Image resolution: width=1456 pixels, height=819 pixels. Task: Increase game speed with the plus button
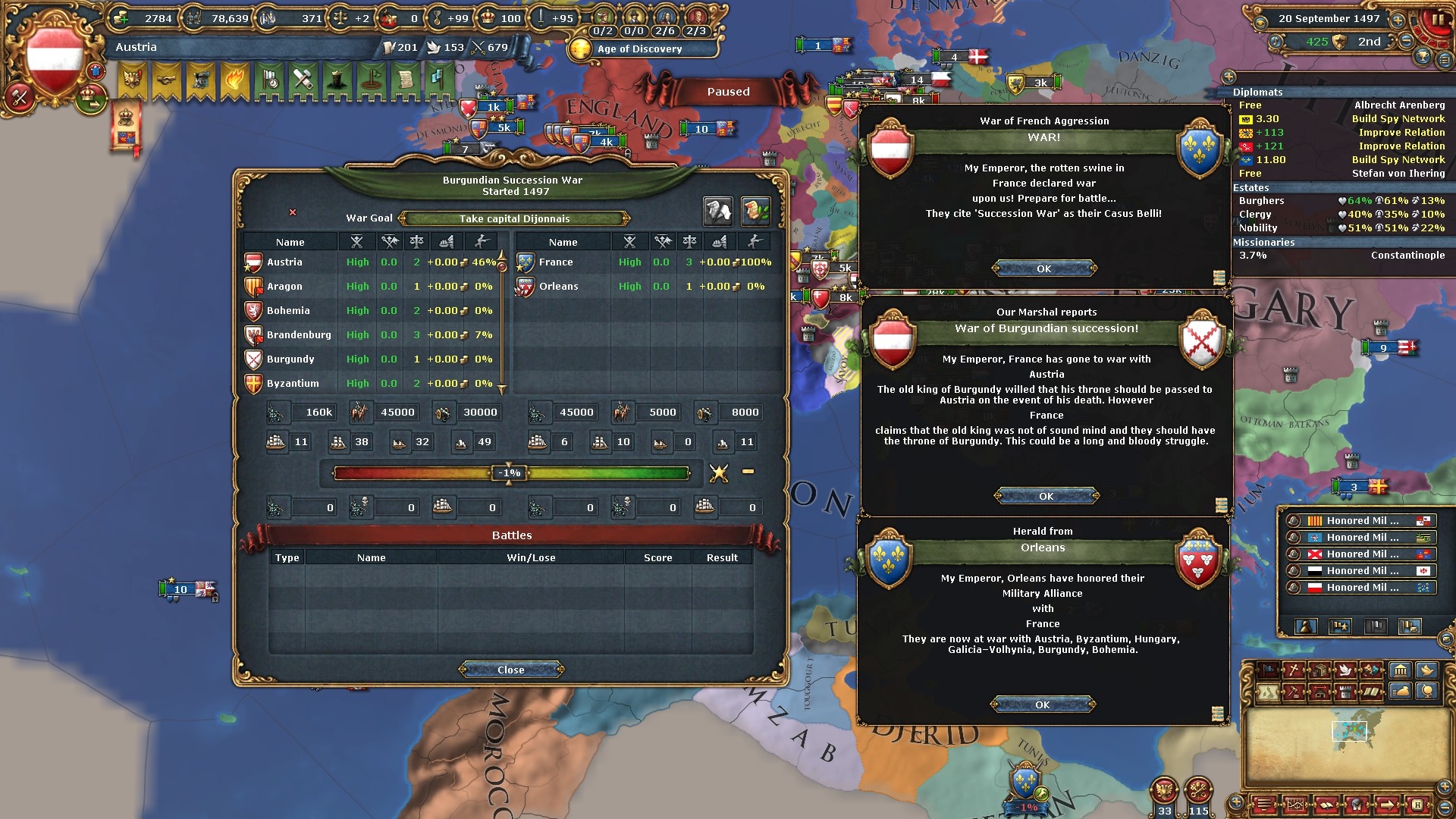pos(1397,19)
